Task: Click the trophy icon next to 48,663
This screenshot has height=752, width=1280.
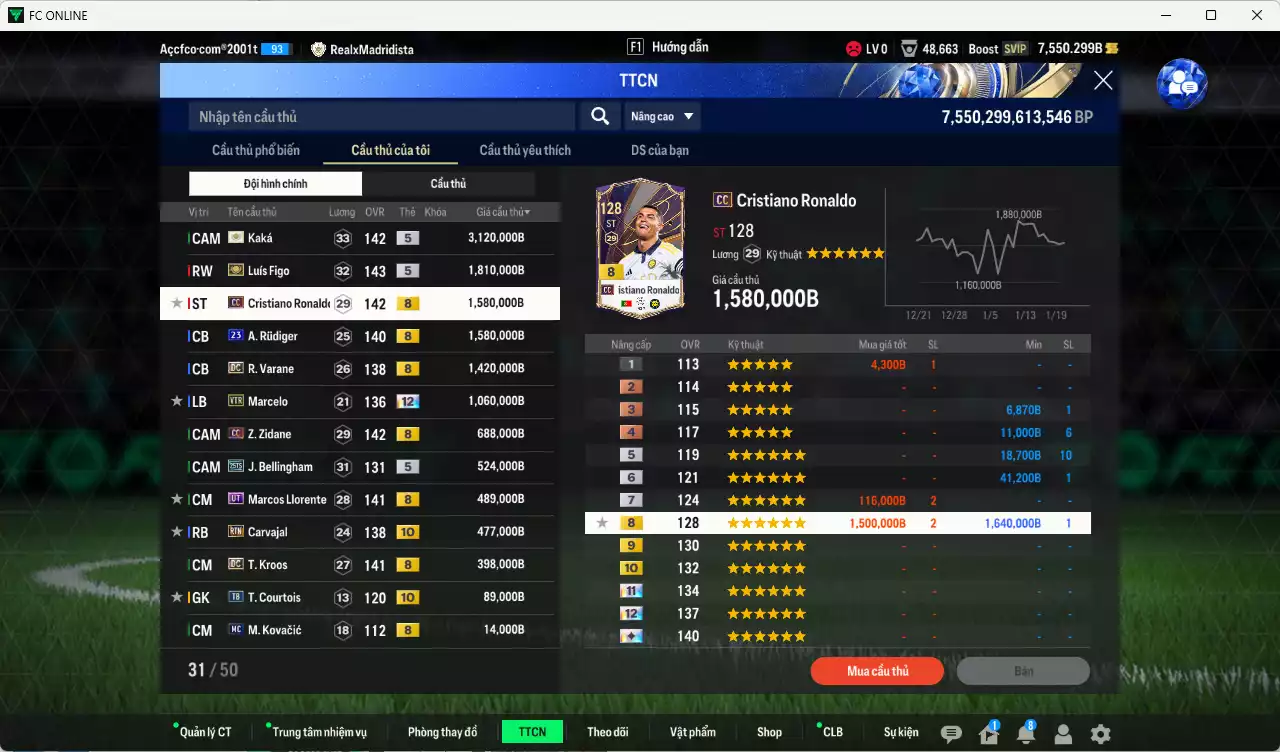Action: coord(908,48)
